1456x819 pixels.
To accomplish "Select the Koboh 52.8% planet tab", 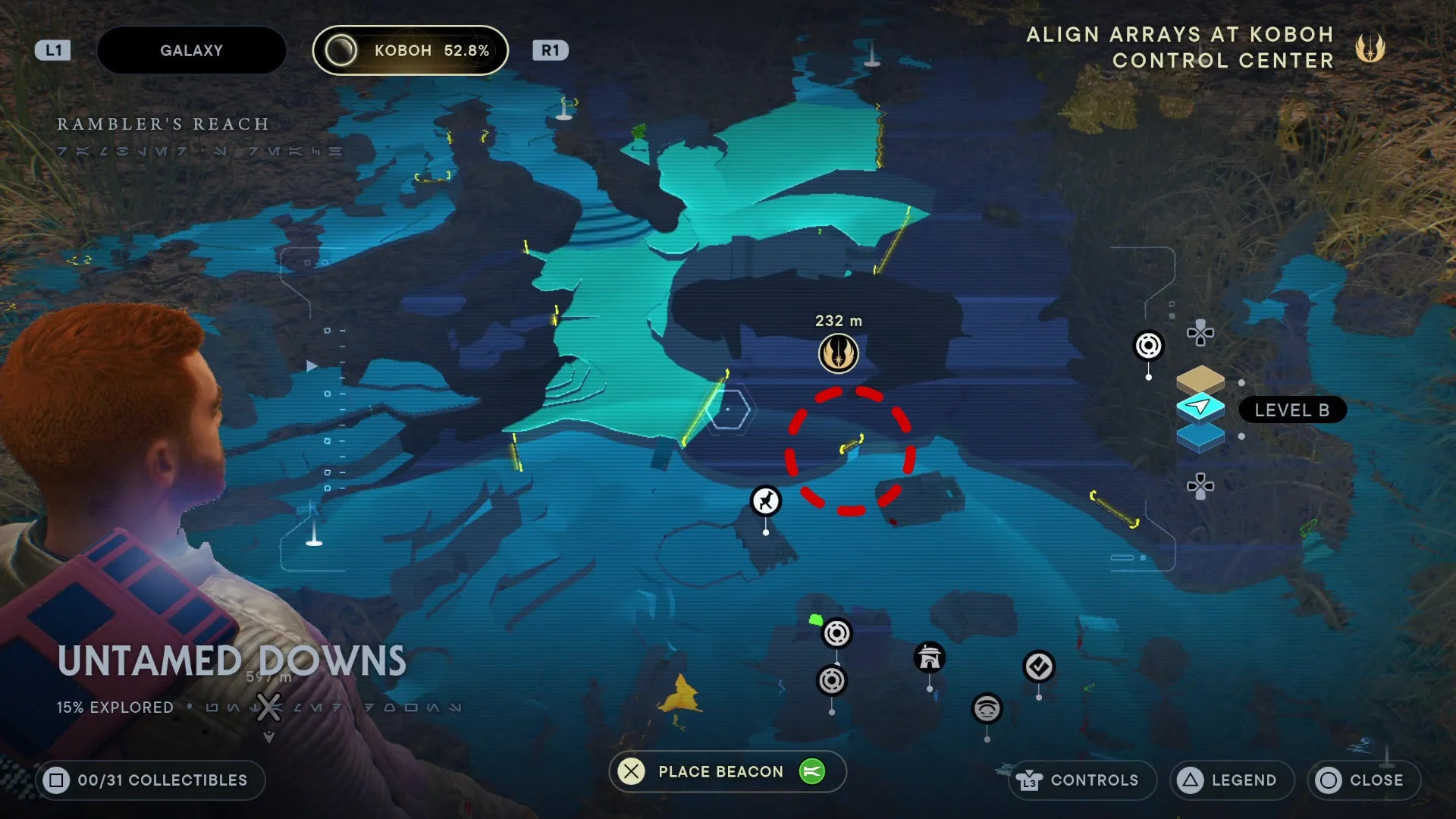I will [x=410, y=51].
